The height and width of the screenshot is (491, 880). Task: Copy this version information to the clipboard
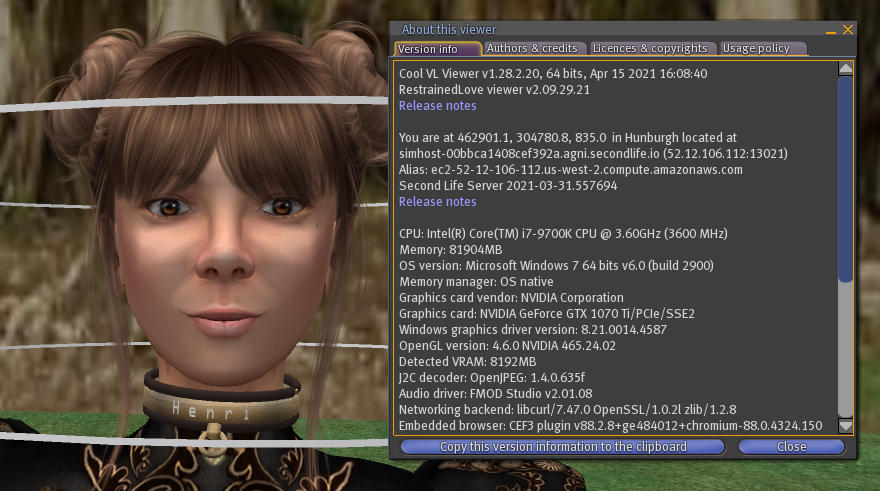[x=563, y=447]
